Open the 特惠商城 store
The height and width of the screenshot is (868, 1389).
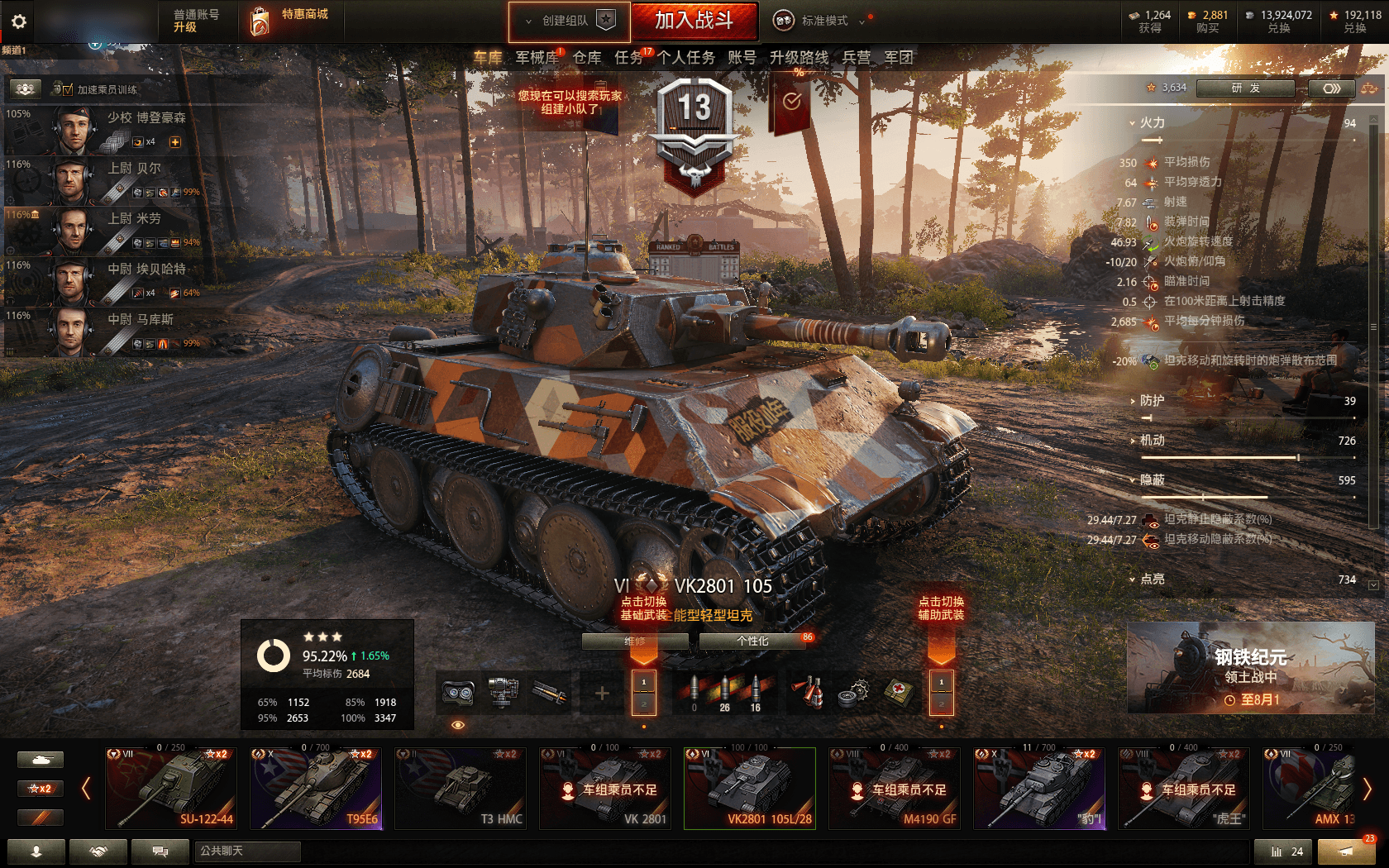289,21
